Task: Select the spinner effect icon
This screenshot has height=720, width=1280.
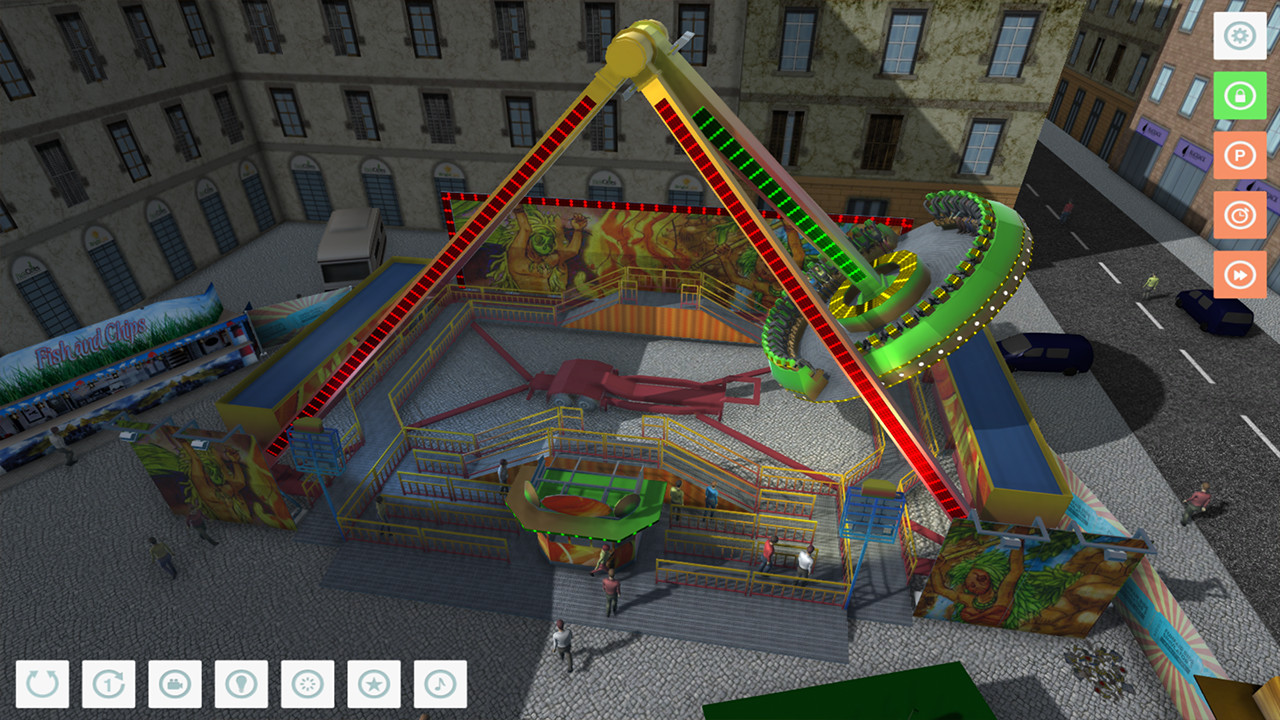Action: (308, 685)
